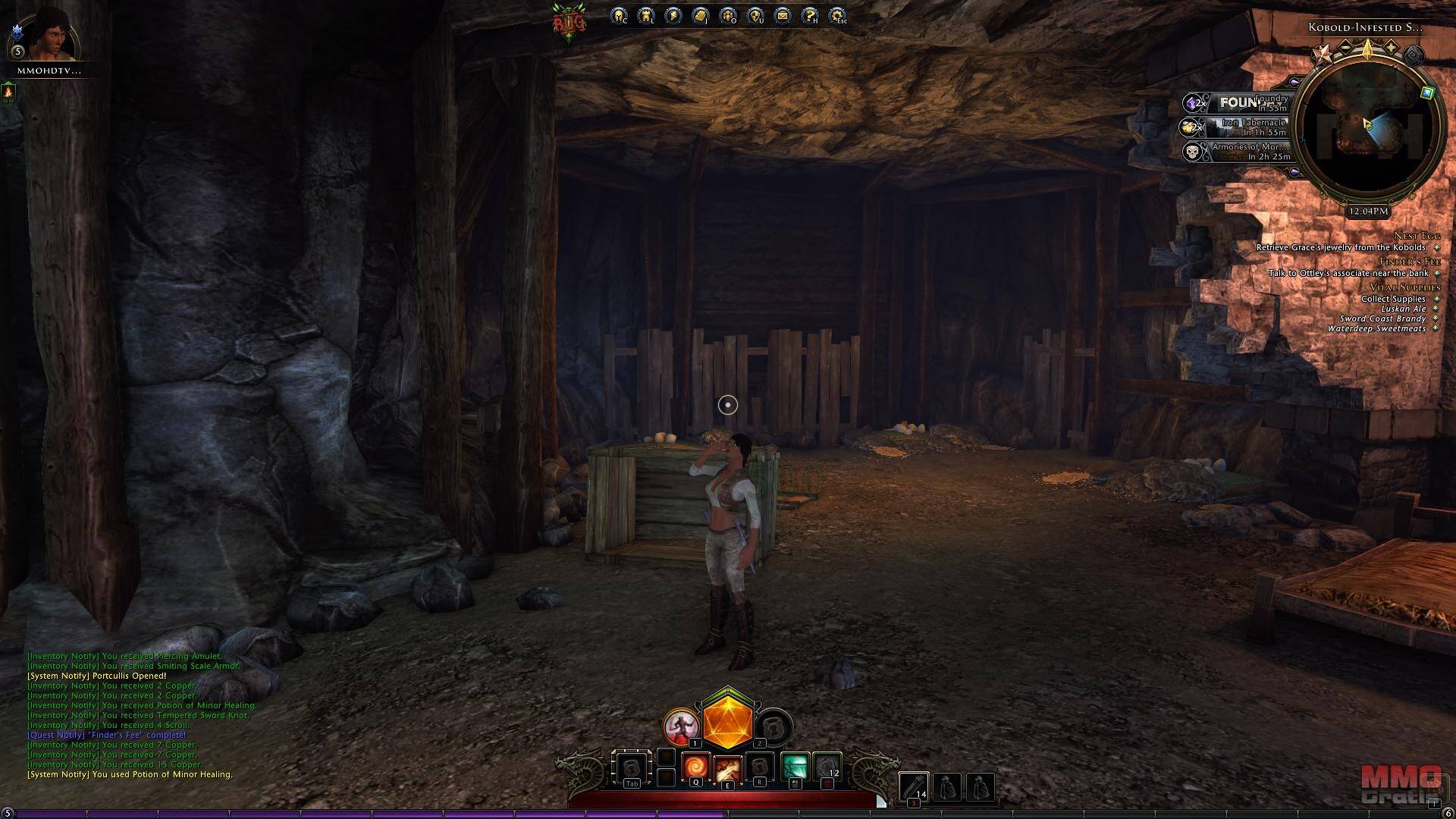Viewport: 1456px width, 819px height.
Task: Open the game menu gear icon
Action: click(837, 15)
